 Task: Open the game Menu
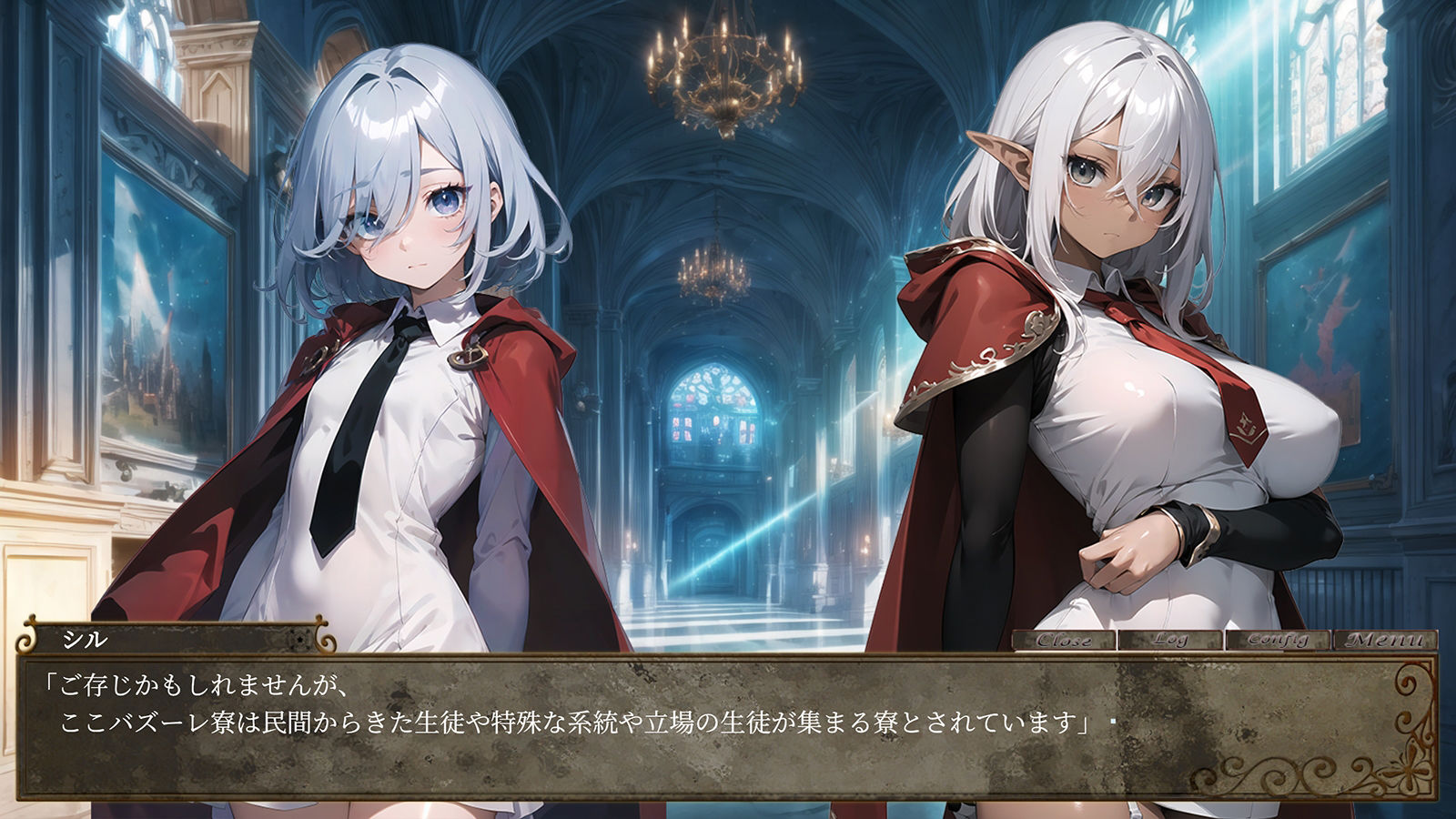tap(1381, 638)
